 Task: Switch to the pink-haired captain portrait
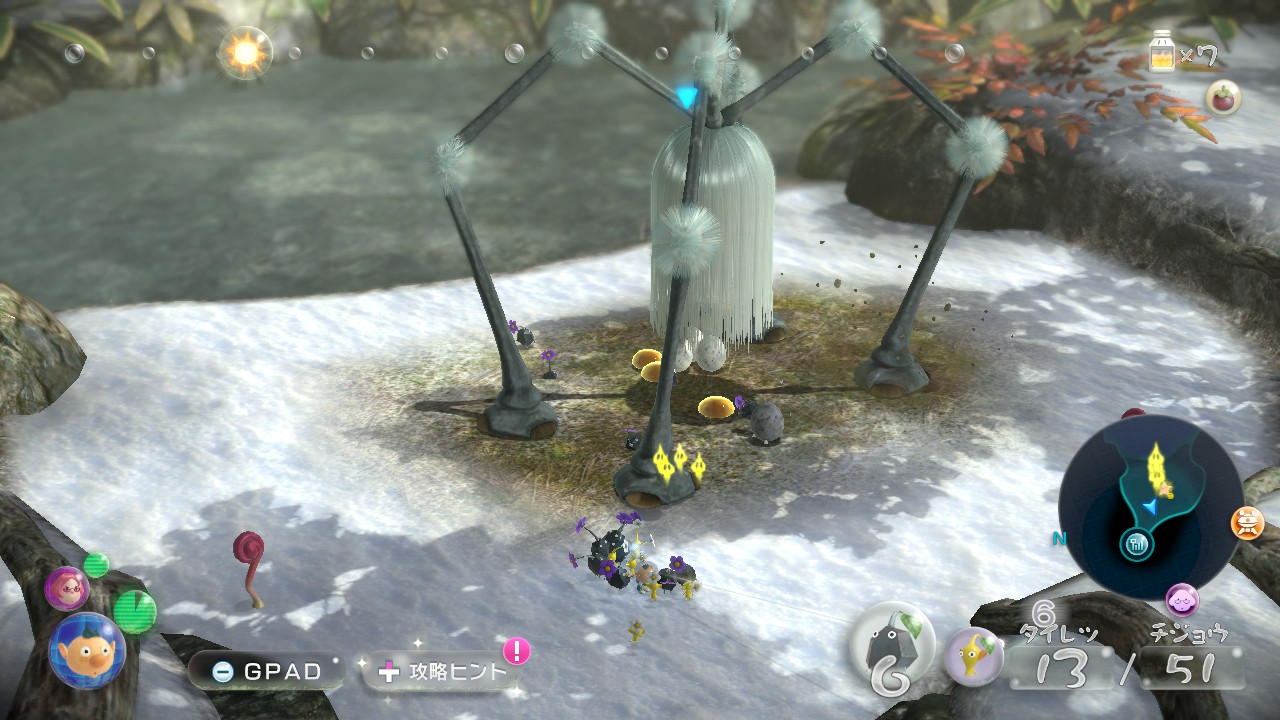(x=66, y=587)
